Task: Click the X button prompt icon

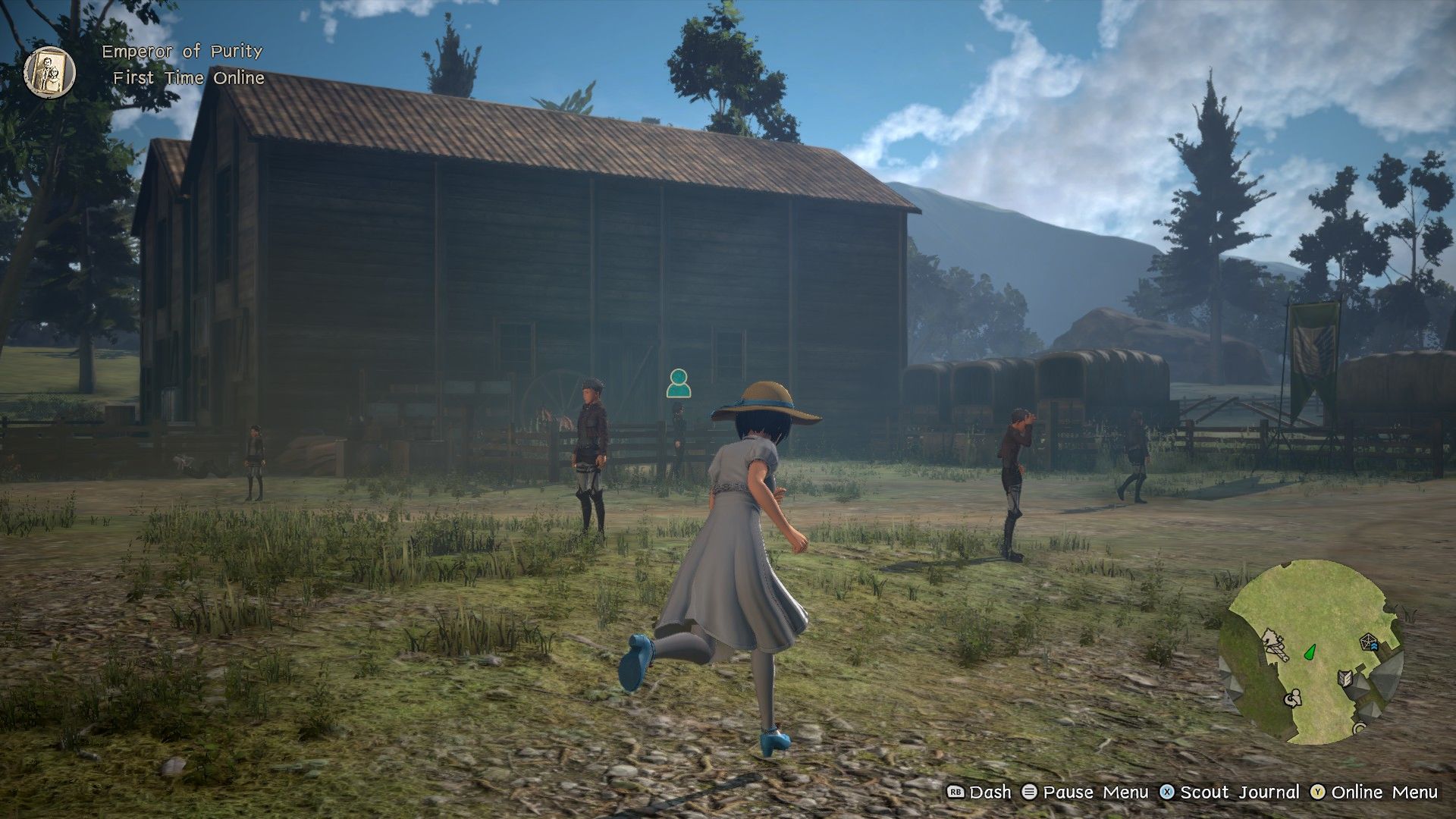Action: point(1167,792)
